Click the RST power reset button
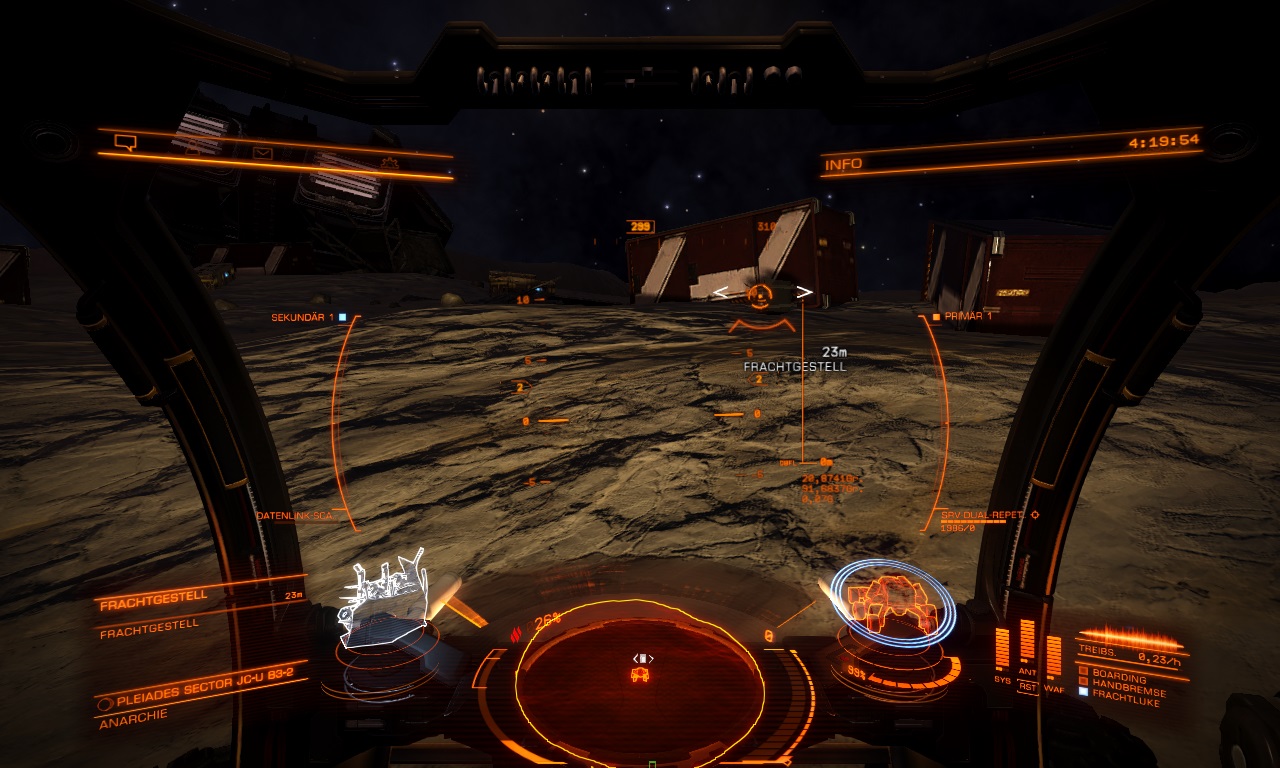This screenshot has height=768, width=1280. click(x=1027, y=686)
